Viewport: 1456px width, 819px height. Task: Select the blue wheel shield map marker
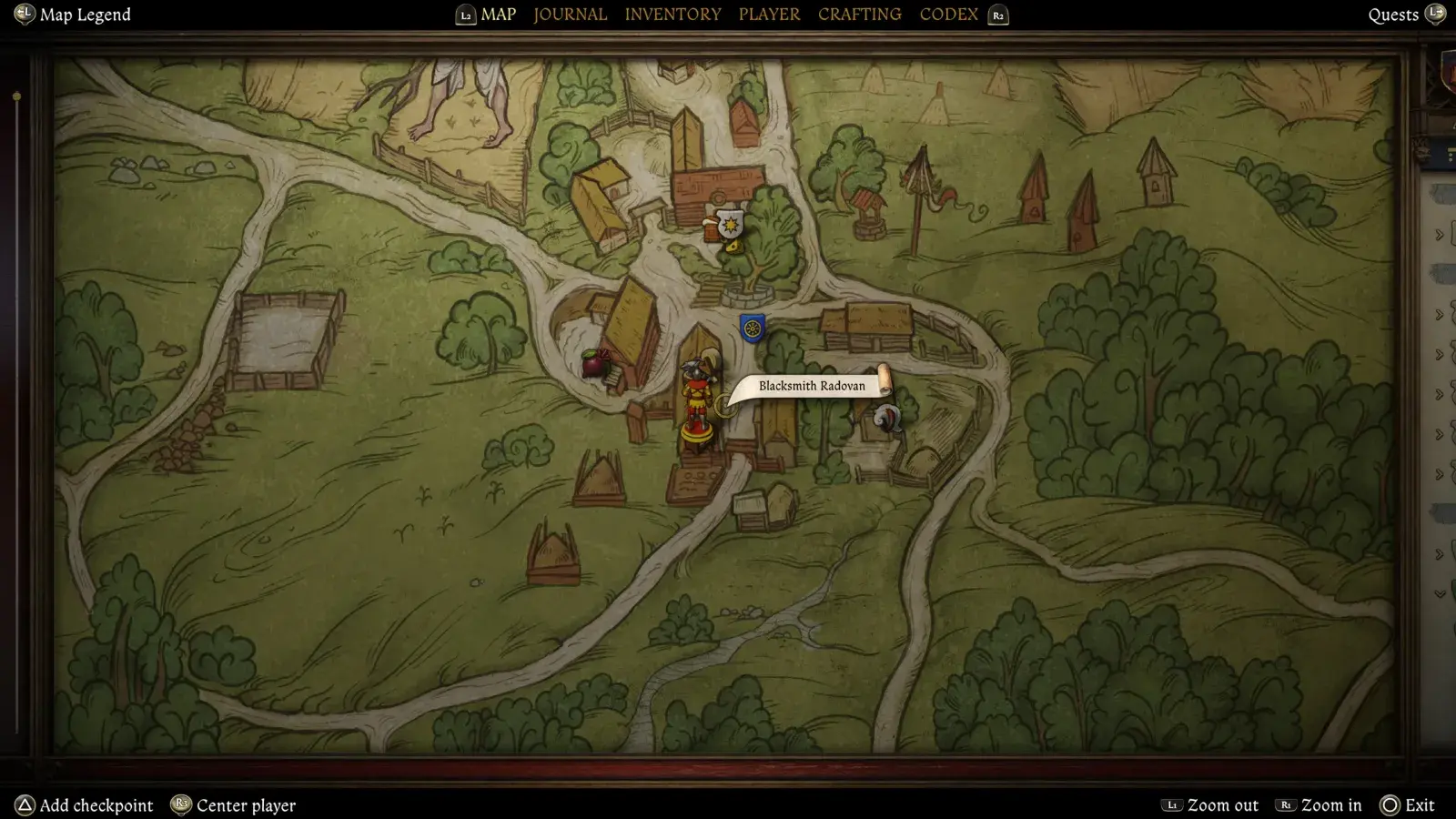[x=752, y=328]
